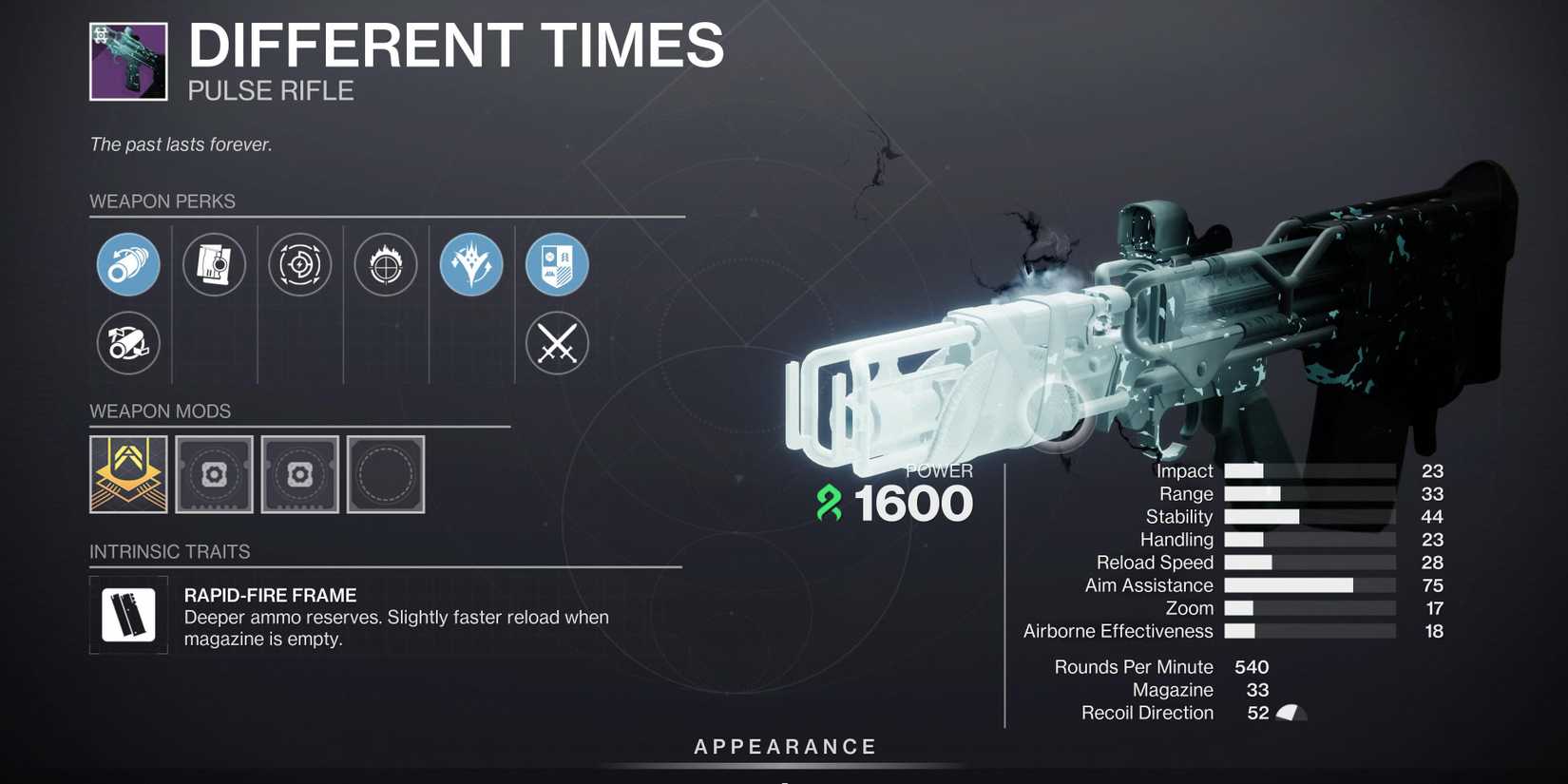This screenshot has height=784, width=1568.
Task: Click the Rapid-Fire Frame intrinsic trait icon
Action: pyautogui.click(x=128, y=615)
